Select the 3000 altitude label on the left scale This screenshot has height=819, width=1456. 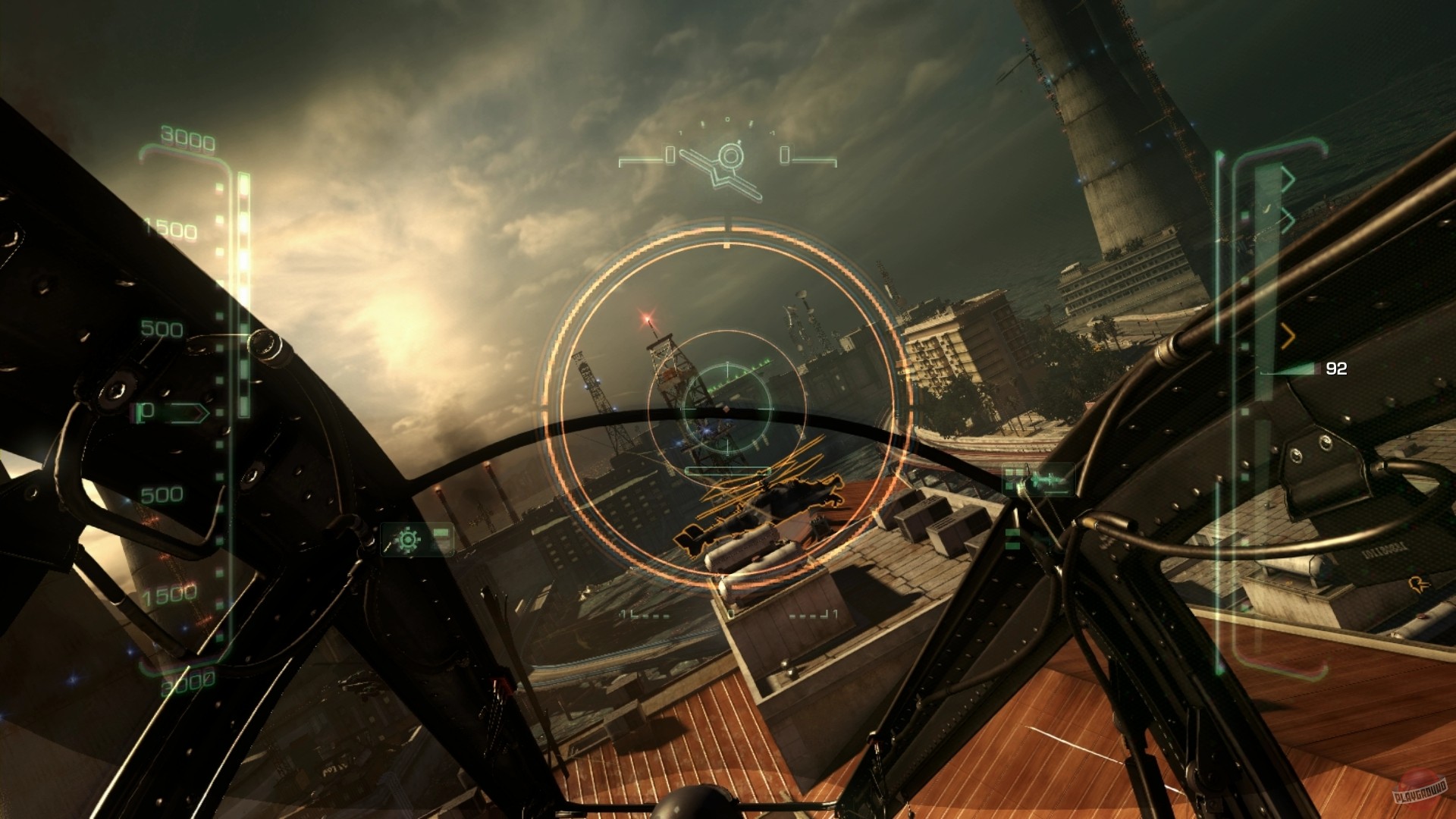click(x=188, y=137)
